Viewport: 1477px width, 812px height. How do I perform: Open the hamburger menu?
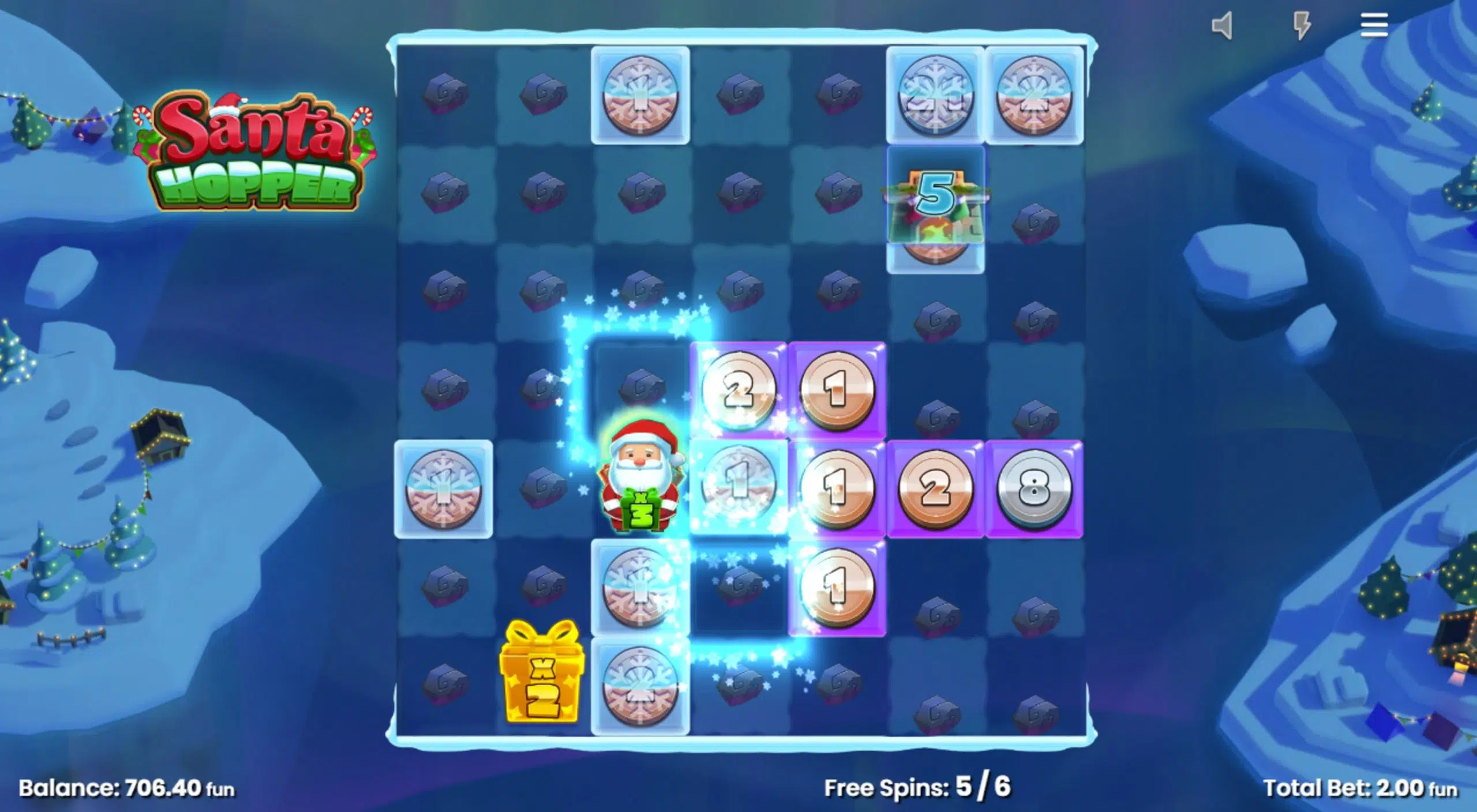pyautogui.click(x=1374, y=25)
